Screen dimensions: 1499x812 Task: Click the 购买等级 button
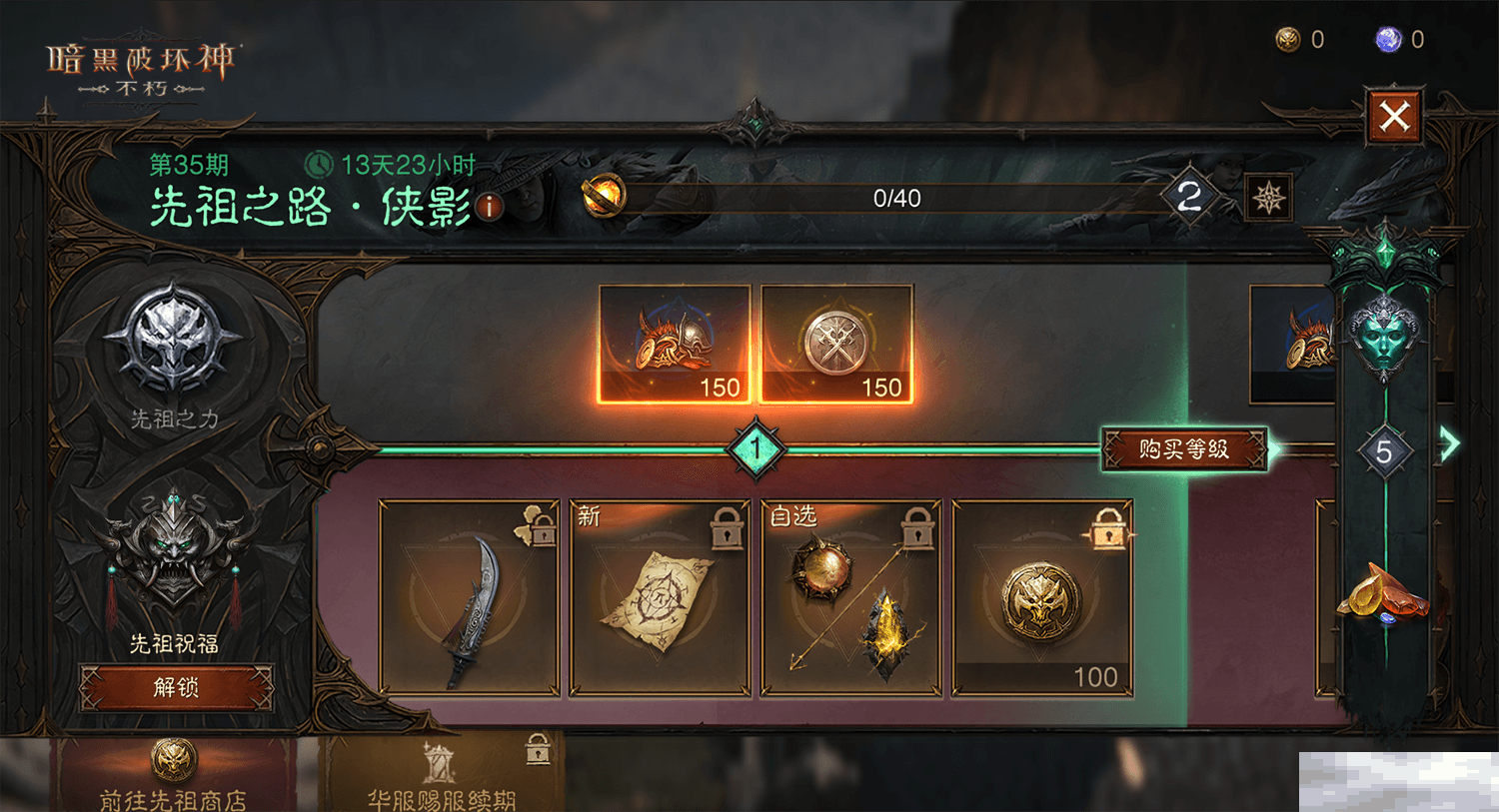pos(1183,449)
